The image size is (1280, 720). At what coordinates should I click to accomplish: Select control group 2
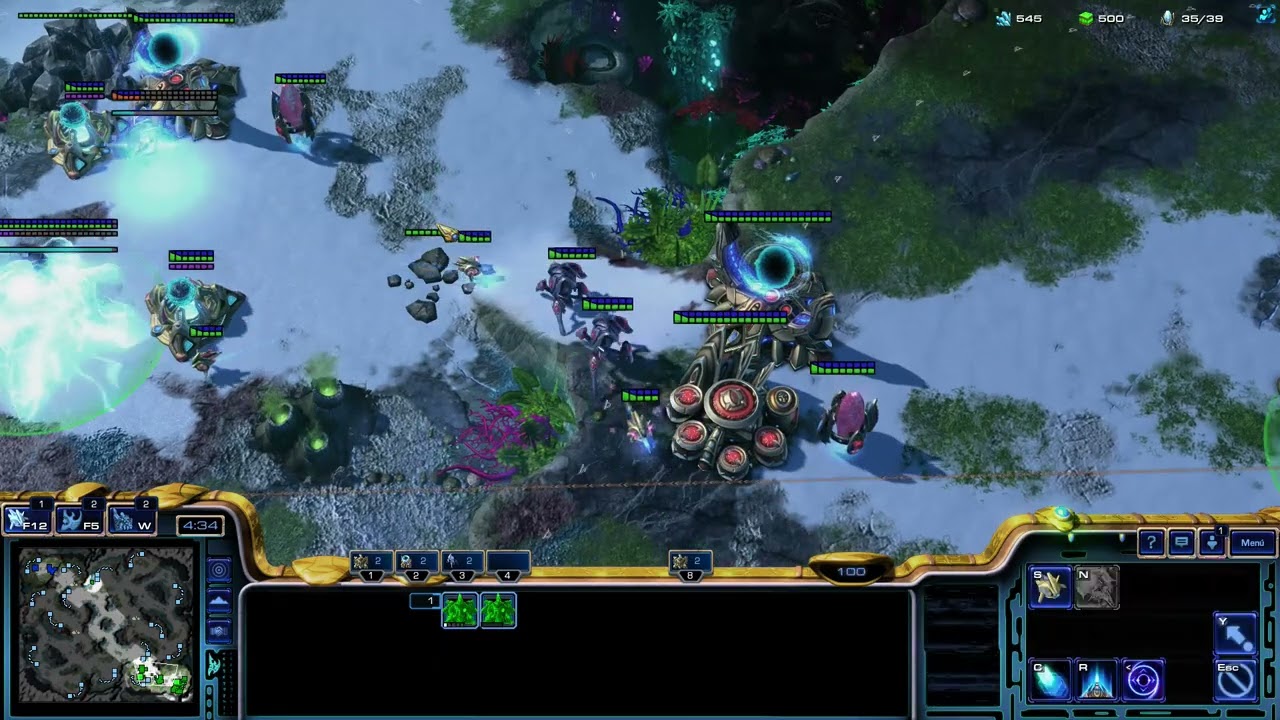coord(416,564)
